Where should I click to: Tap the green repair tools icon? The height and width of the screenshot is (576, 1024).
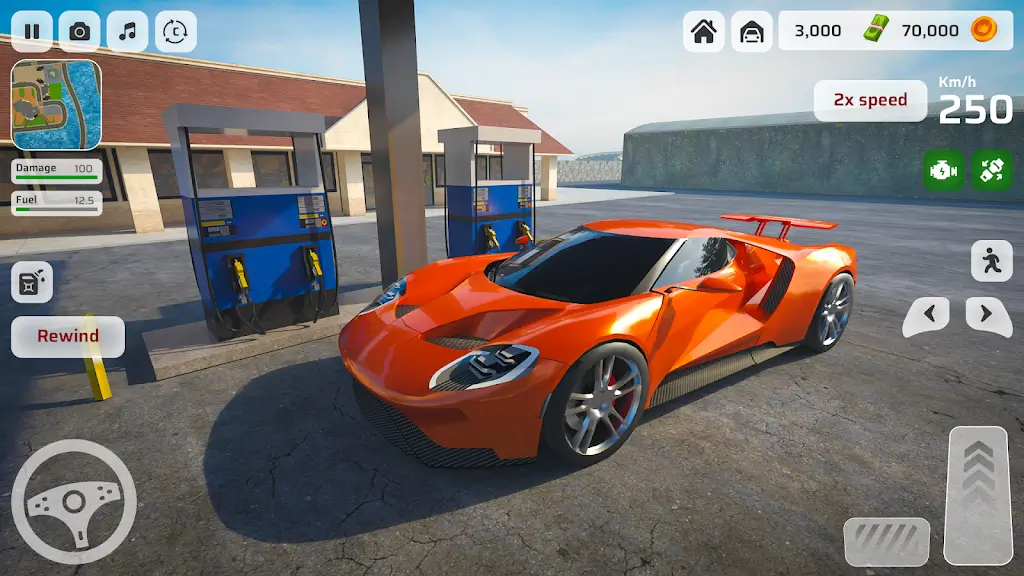pos(992,170)
